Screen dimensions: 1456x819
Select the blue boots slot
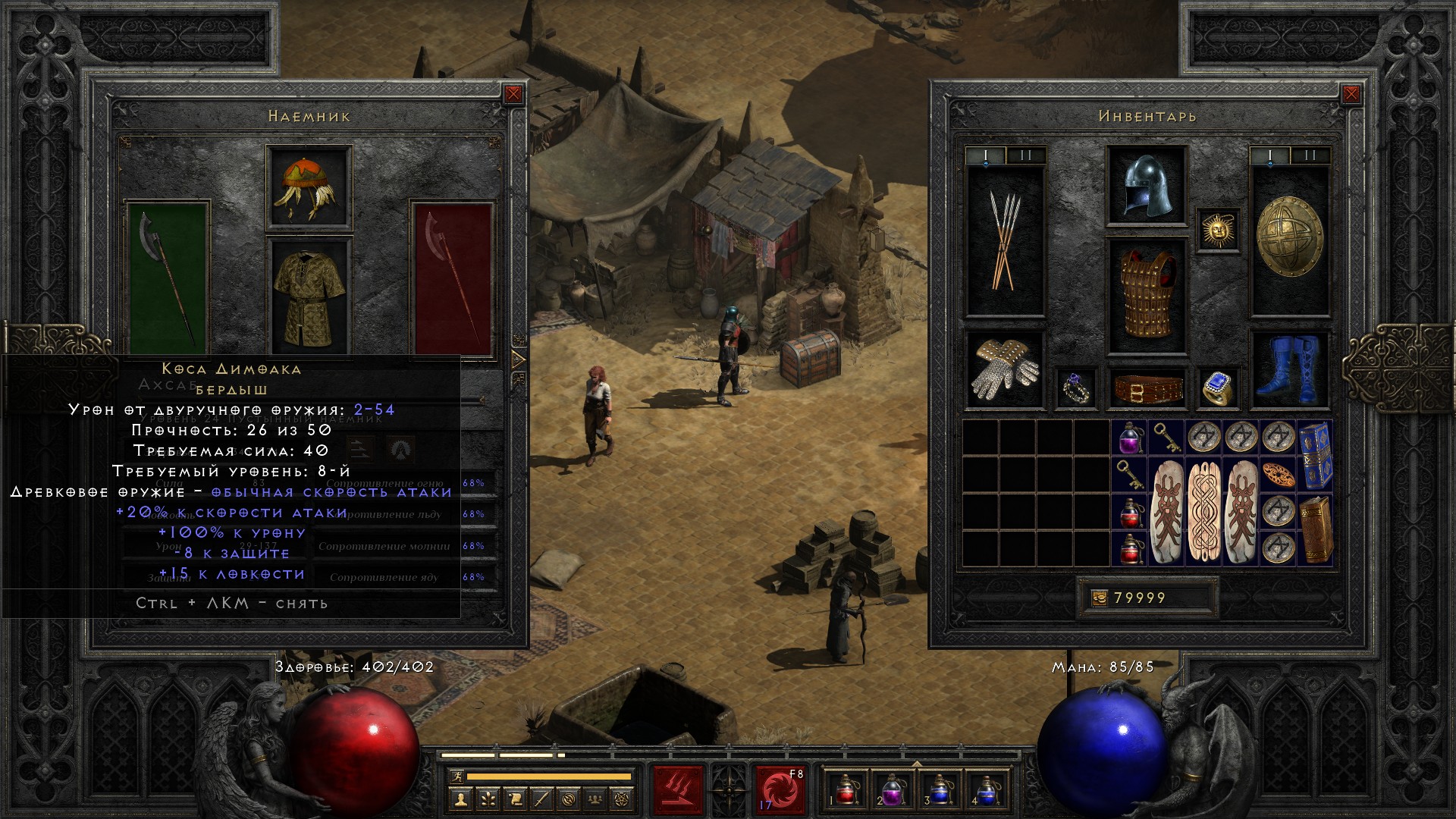pos(1288,369)
